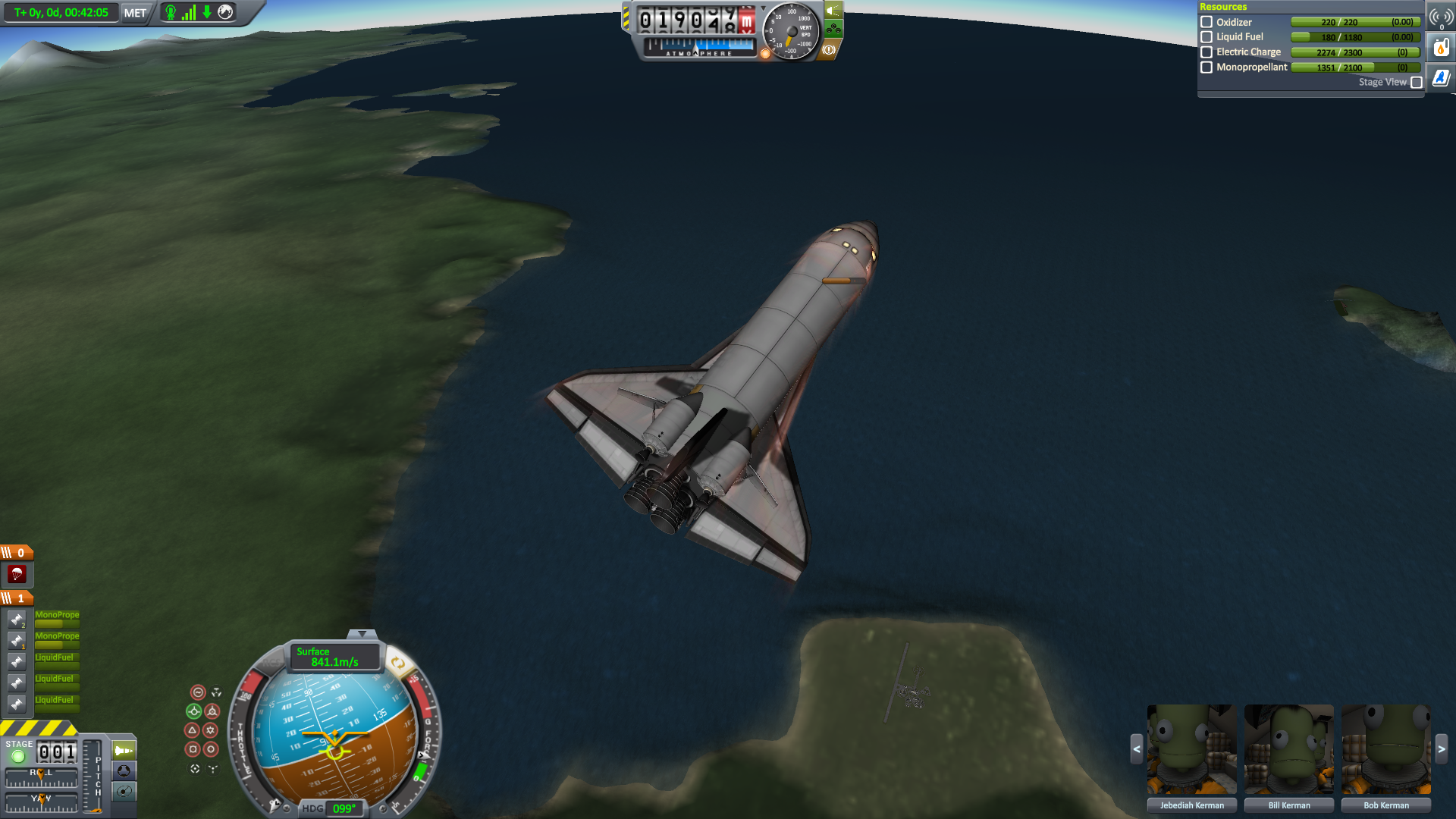The image size is (1456, 819).
Task: Tick the Monopropellant resource checkbox
Action: [x=1207, y=67]
